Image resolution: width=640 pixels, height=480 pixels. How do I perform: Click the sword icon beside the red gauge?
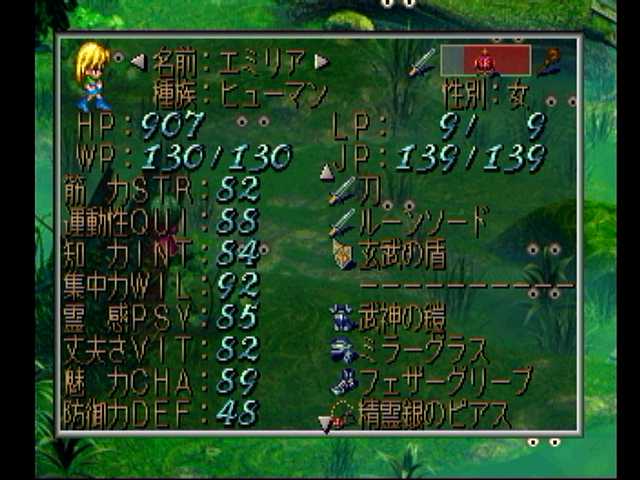click(423, 60)
